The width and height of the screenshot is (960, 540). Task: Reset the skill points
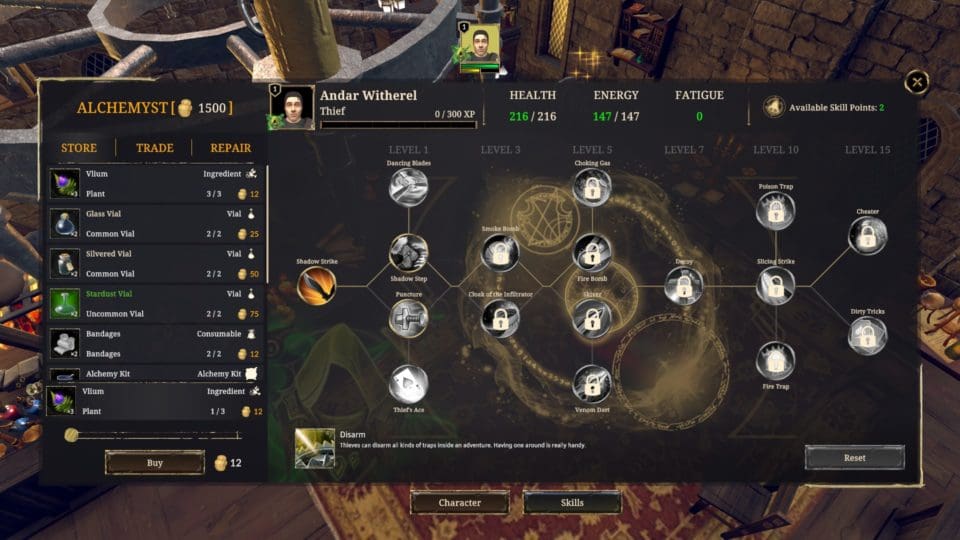point(854,458)
